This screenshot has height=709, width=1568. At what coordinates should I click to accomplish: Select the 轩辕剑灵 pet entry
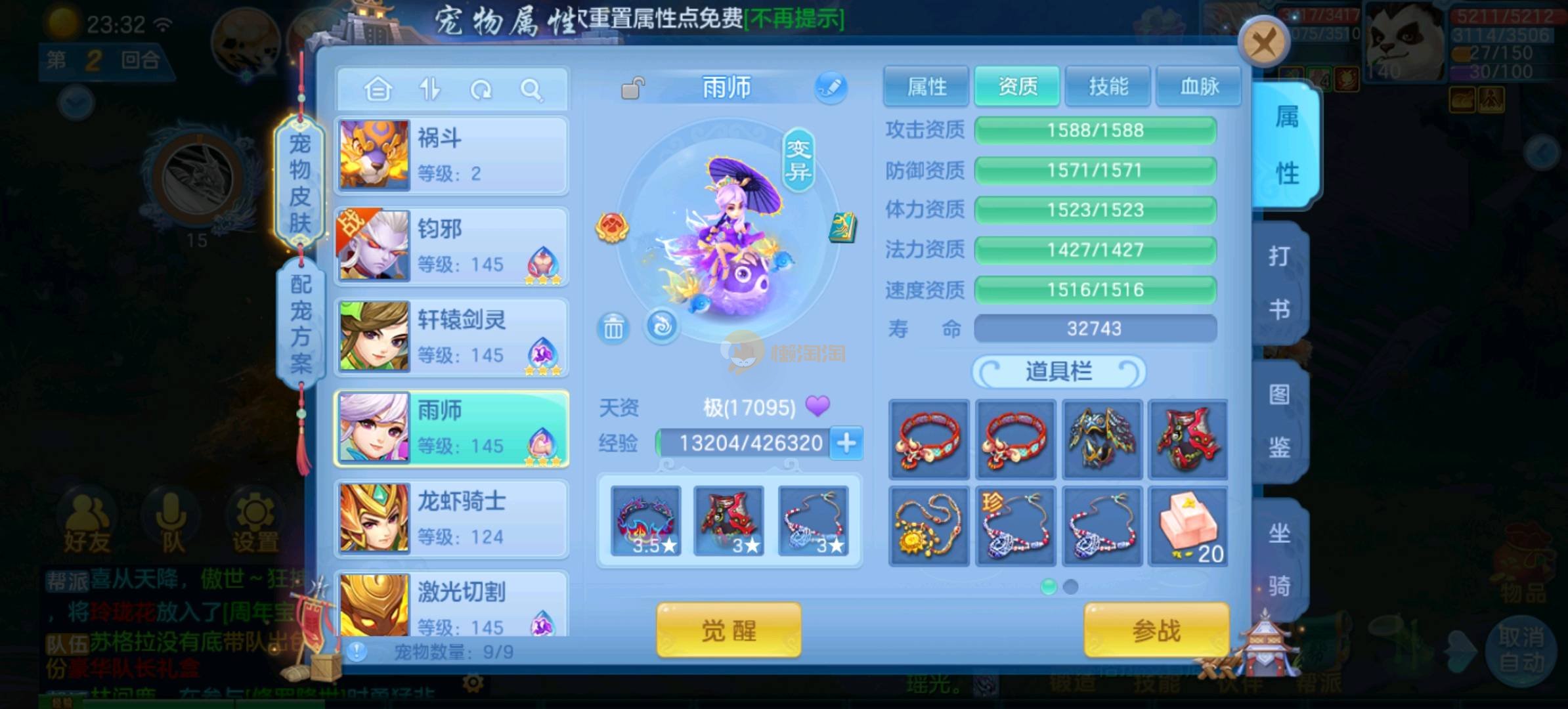click(451, 337)
